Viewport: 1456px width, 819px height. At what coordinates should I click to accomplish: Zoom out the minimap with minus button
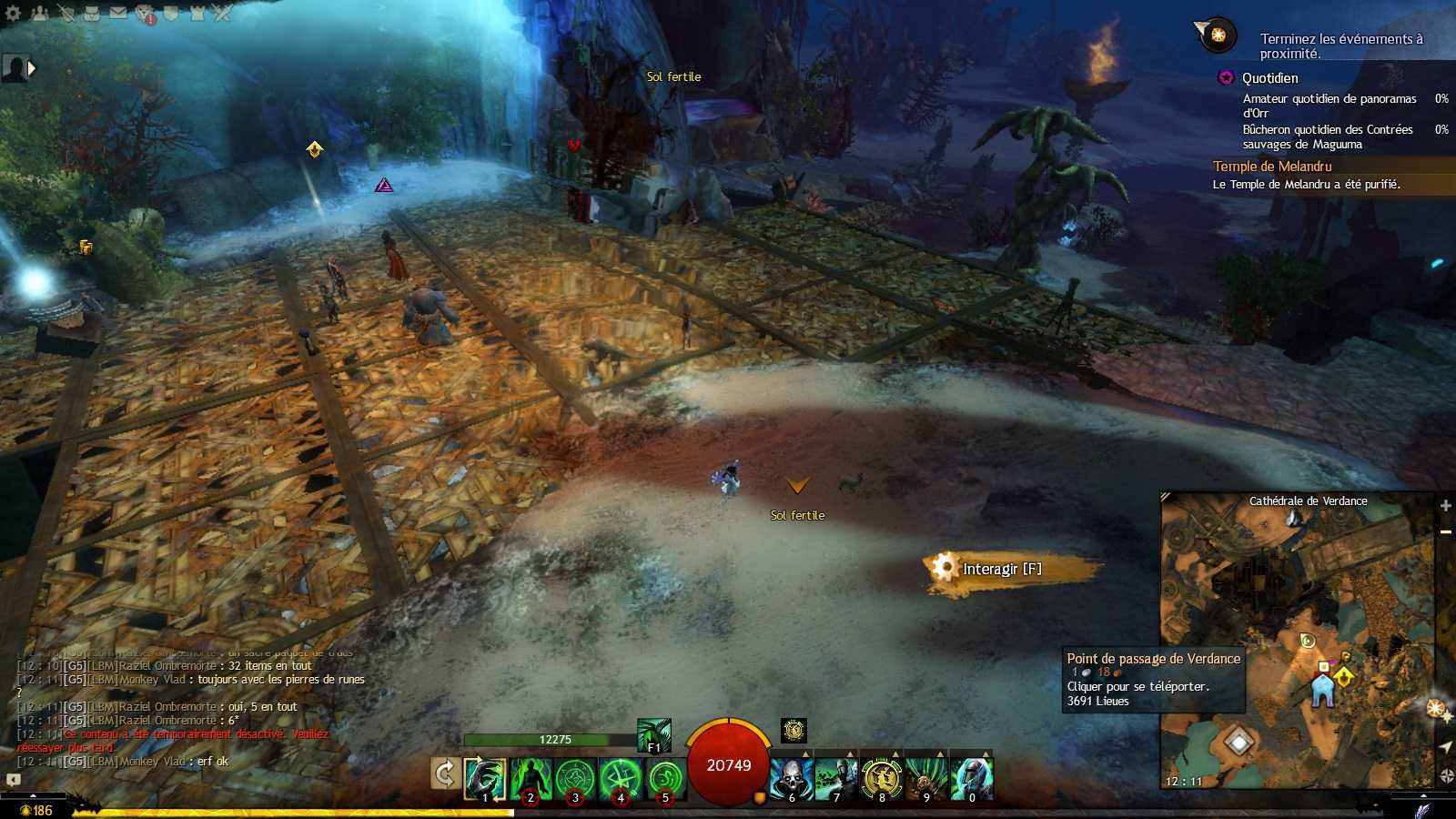[1445, 531]
